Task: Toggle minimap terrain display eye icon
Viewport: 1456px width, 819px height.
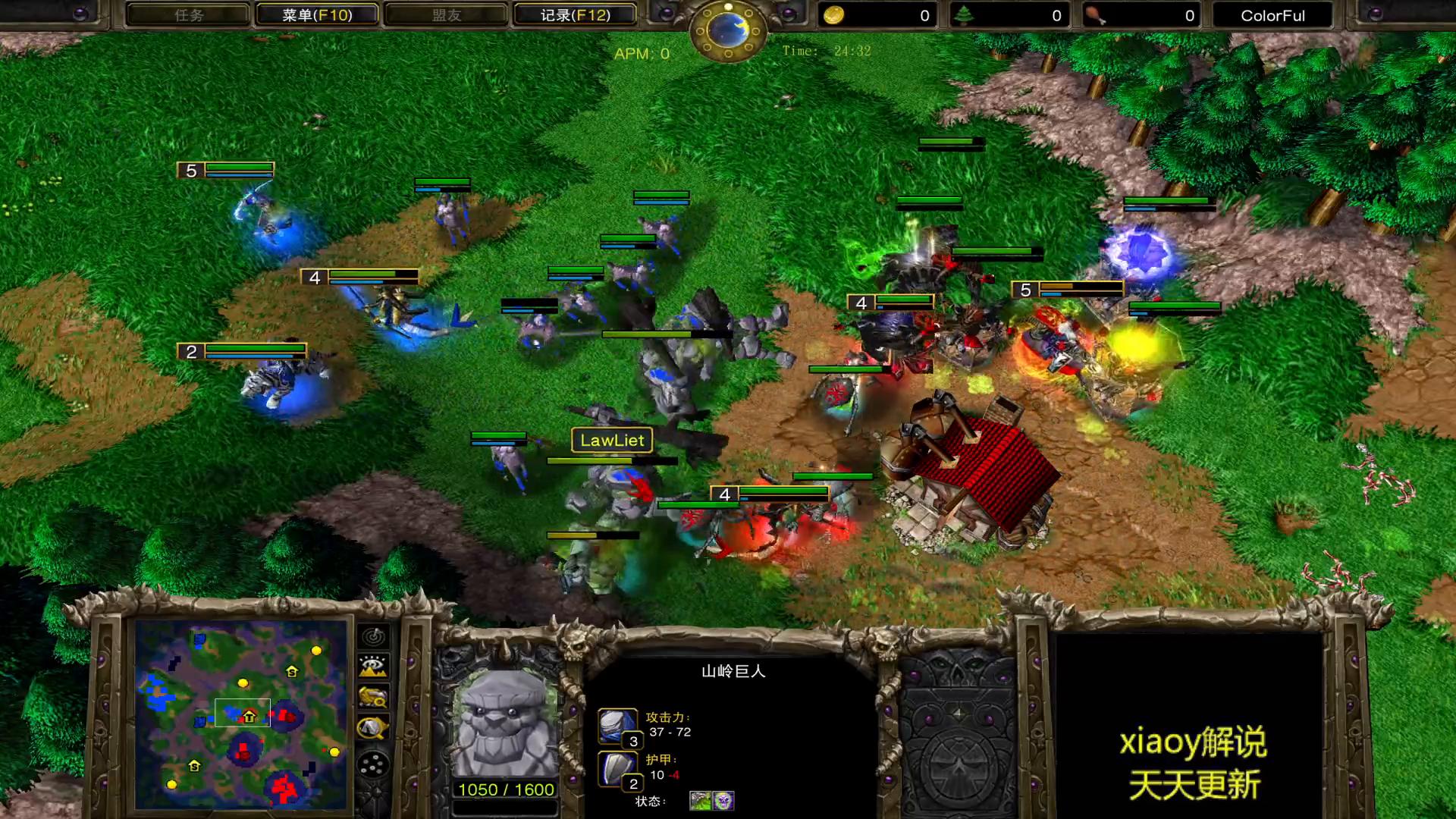Action: tap(373, 667)
